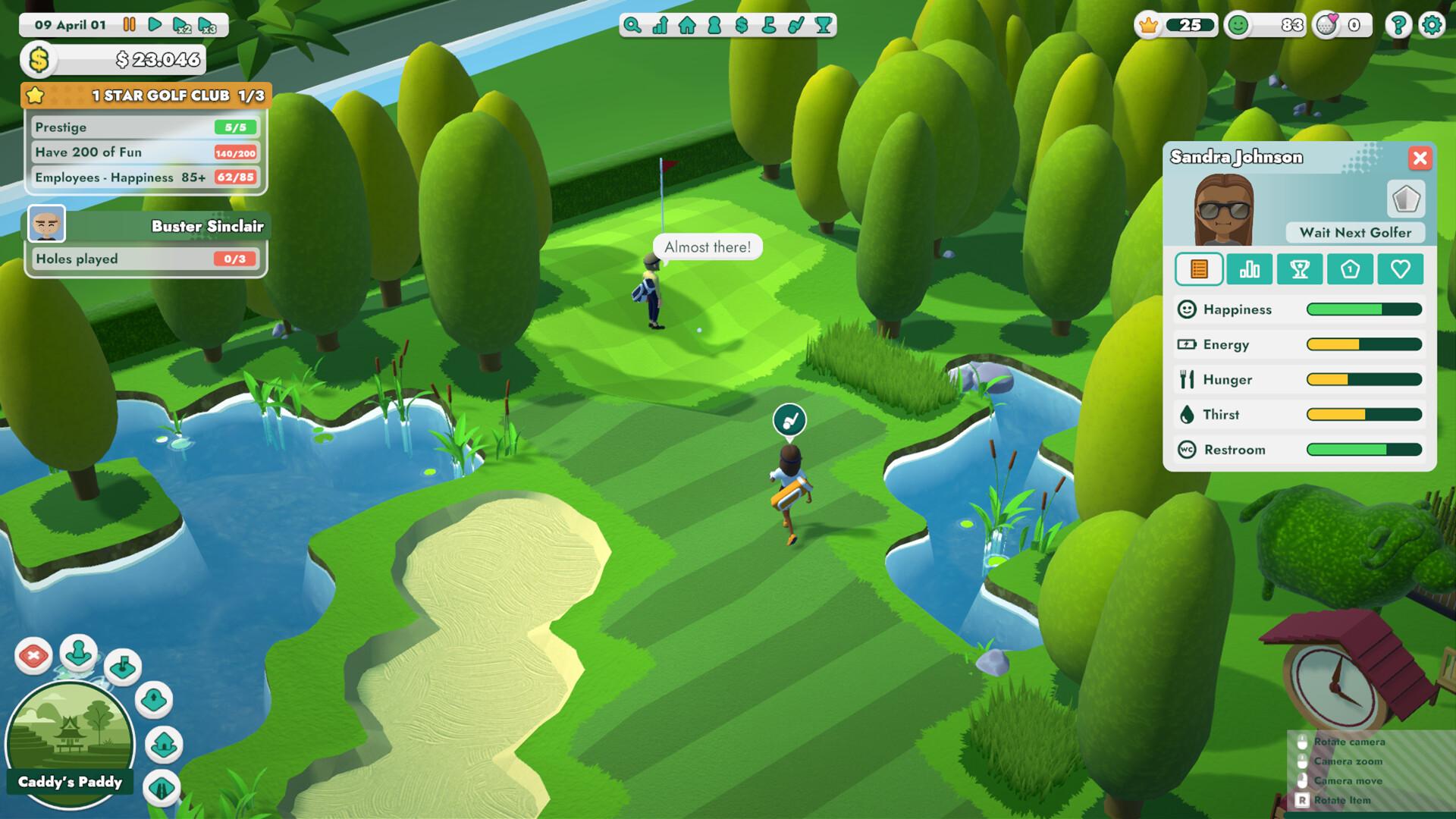The height and width of the screenshot is (819, 1456).
Task: Open the golfers panel with the person icon
Action: click(714, 25)
